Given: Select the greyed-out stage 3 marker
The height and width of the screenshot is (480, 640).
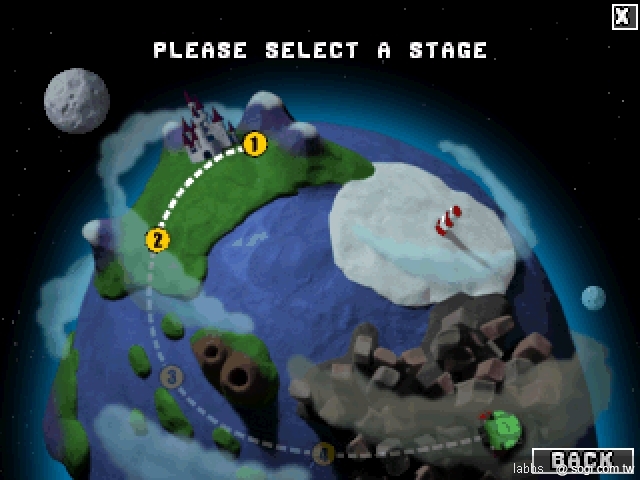Looking at the screenshot, I should coord(171,377).
